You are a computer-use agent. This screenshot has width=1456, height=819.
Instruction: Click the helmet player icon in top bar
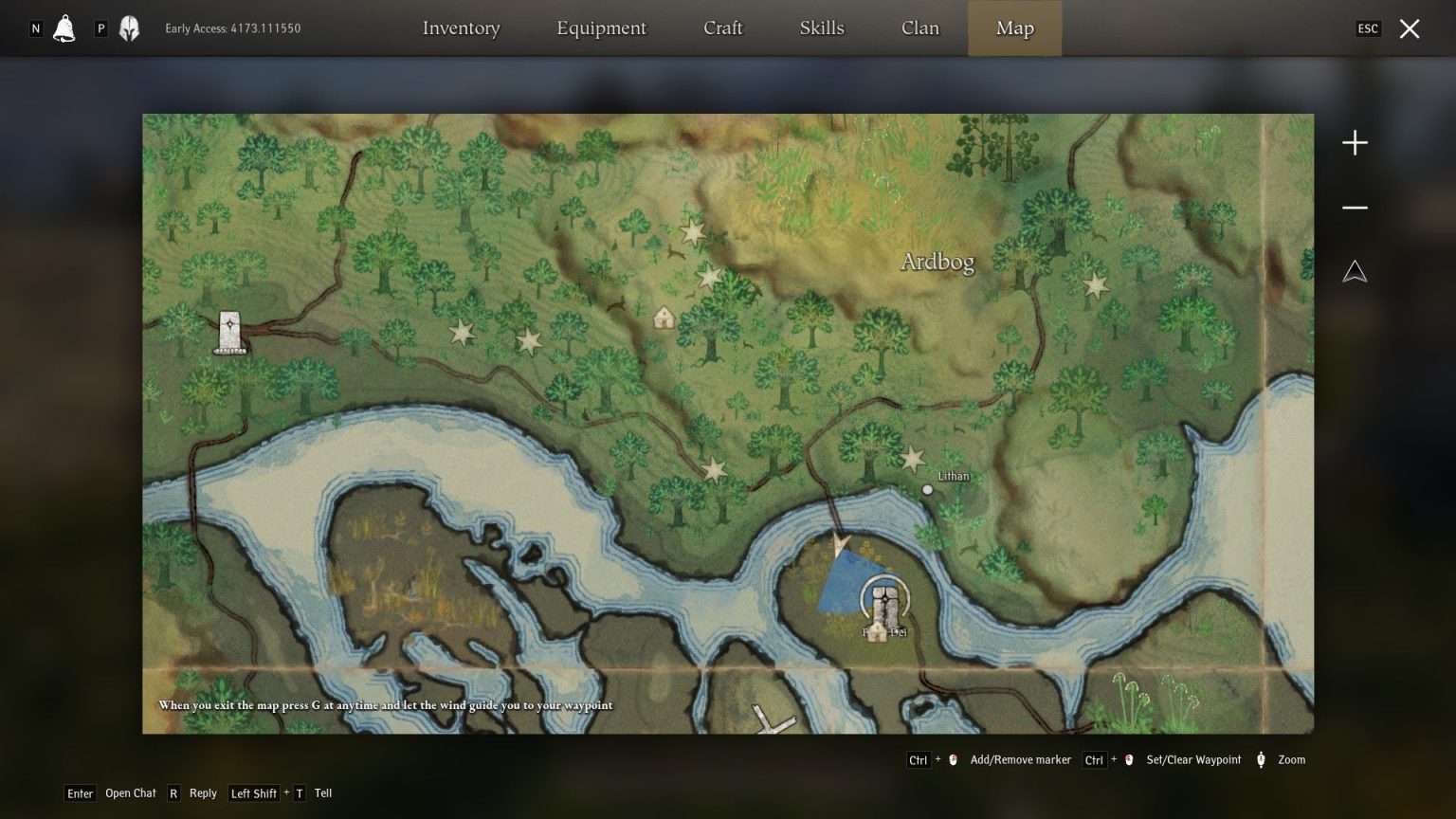(x=129, y=27)
